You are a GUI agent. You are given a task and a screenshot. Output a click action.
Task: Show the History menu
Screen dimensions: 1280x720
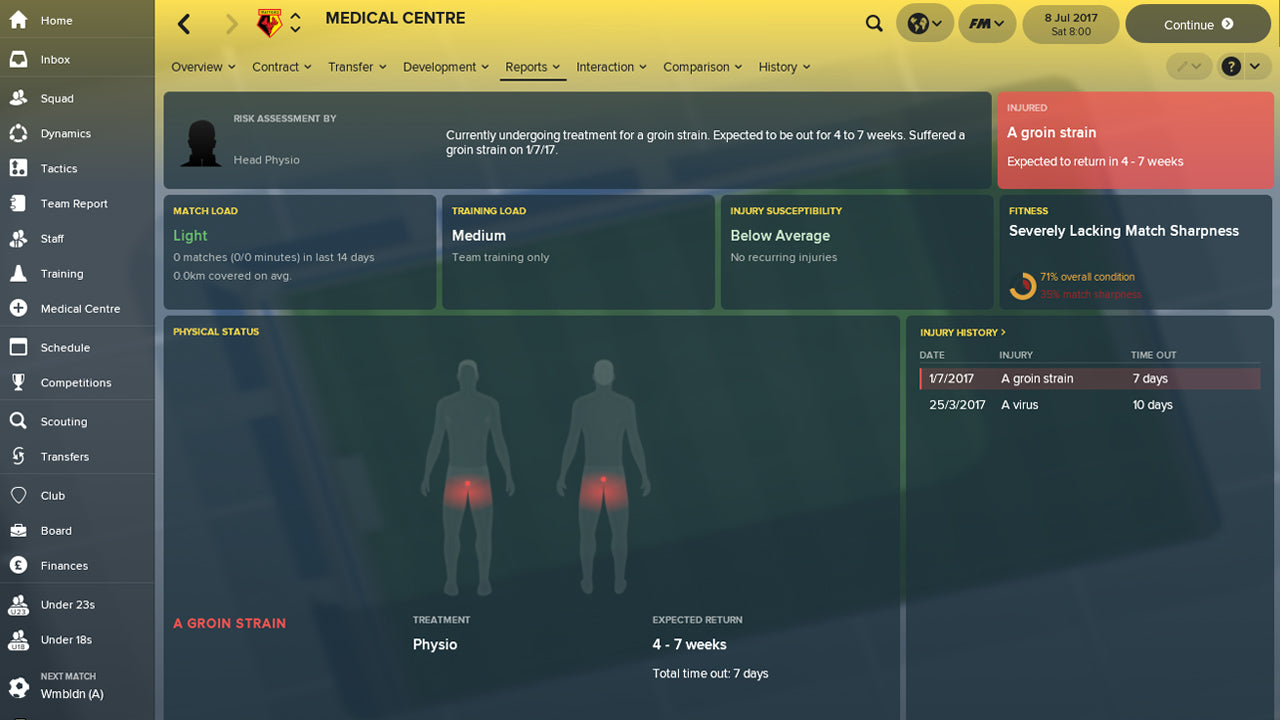(x=784, y=67)
